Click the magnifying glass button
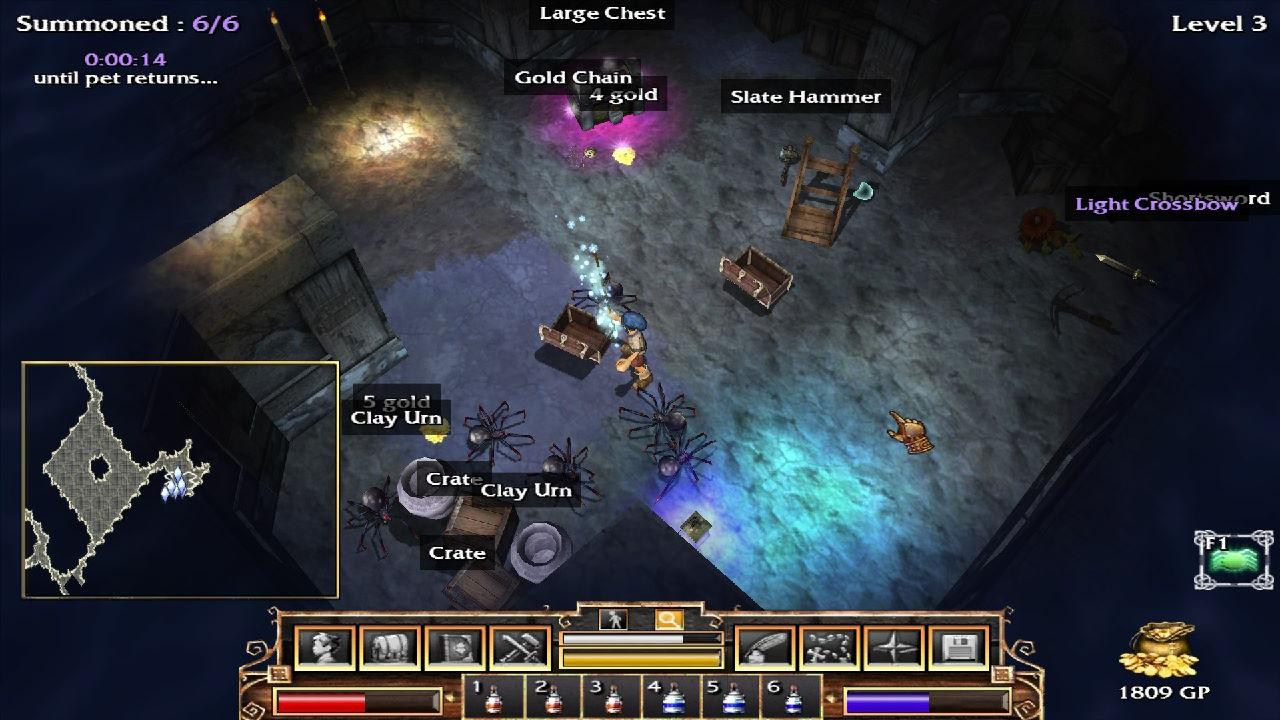The width and height of the screenshot is (1280, 720). pyautogui.click(x=668, y=620)
